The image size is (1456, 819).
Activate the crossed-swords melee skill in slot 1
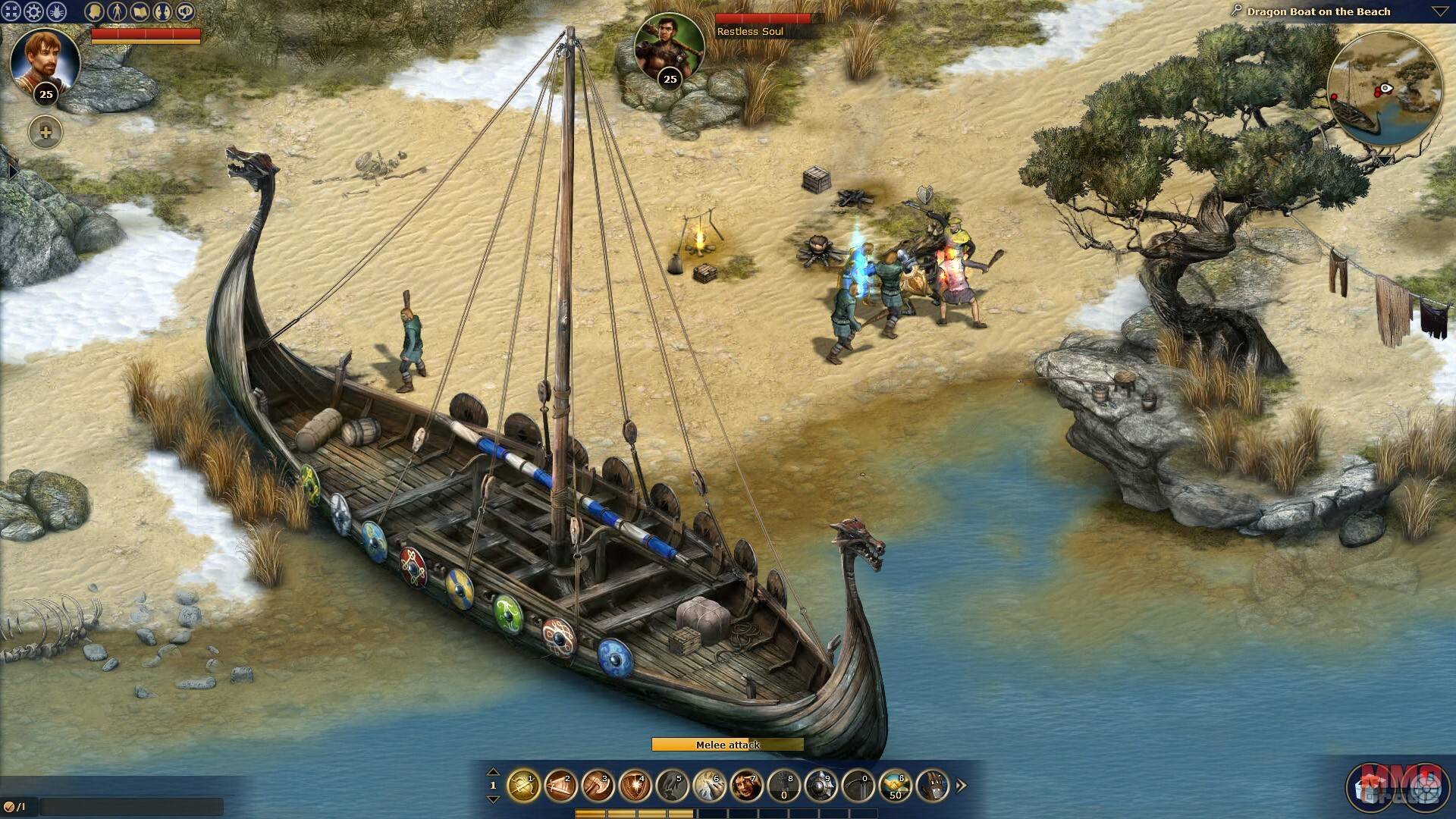[x=523, y=786]
